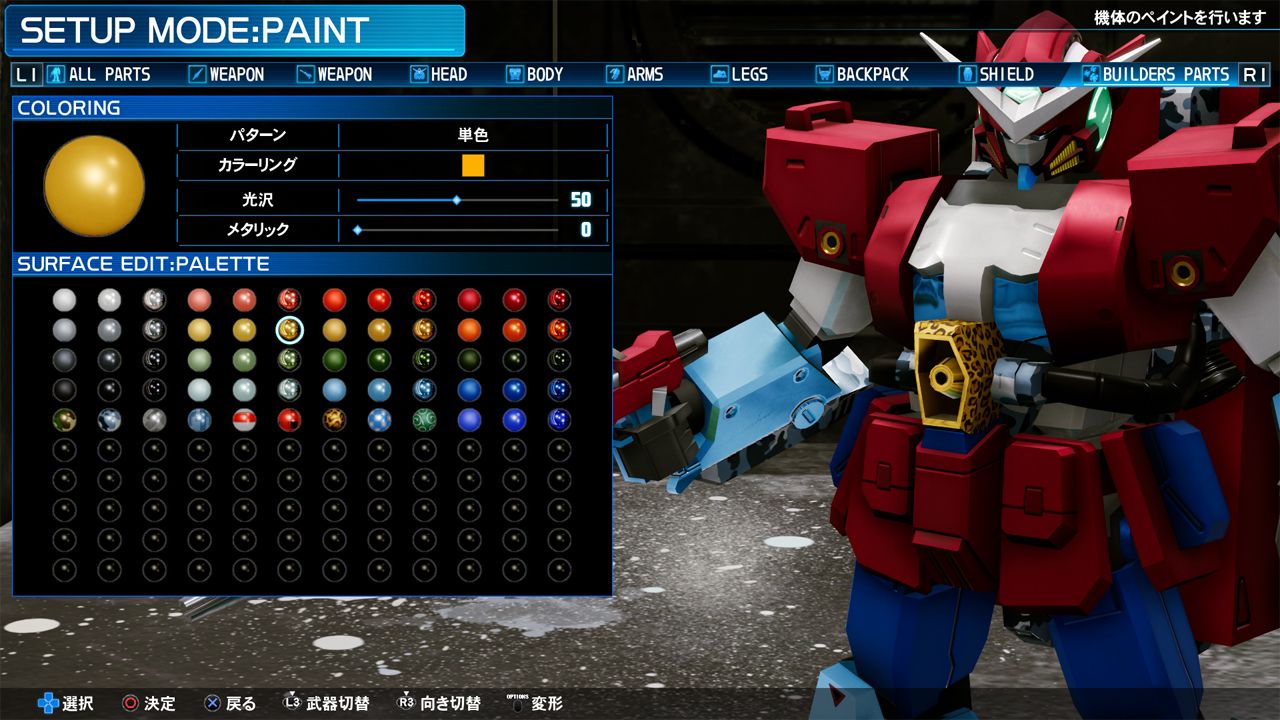
Task: Click the 決定 confirm control
Action: click(x=146, y=704)
